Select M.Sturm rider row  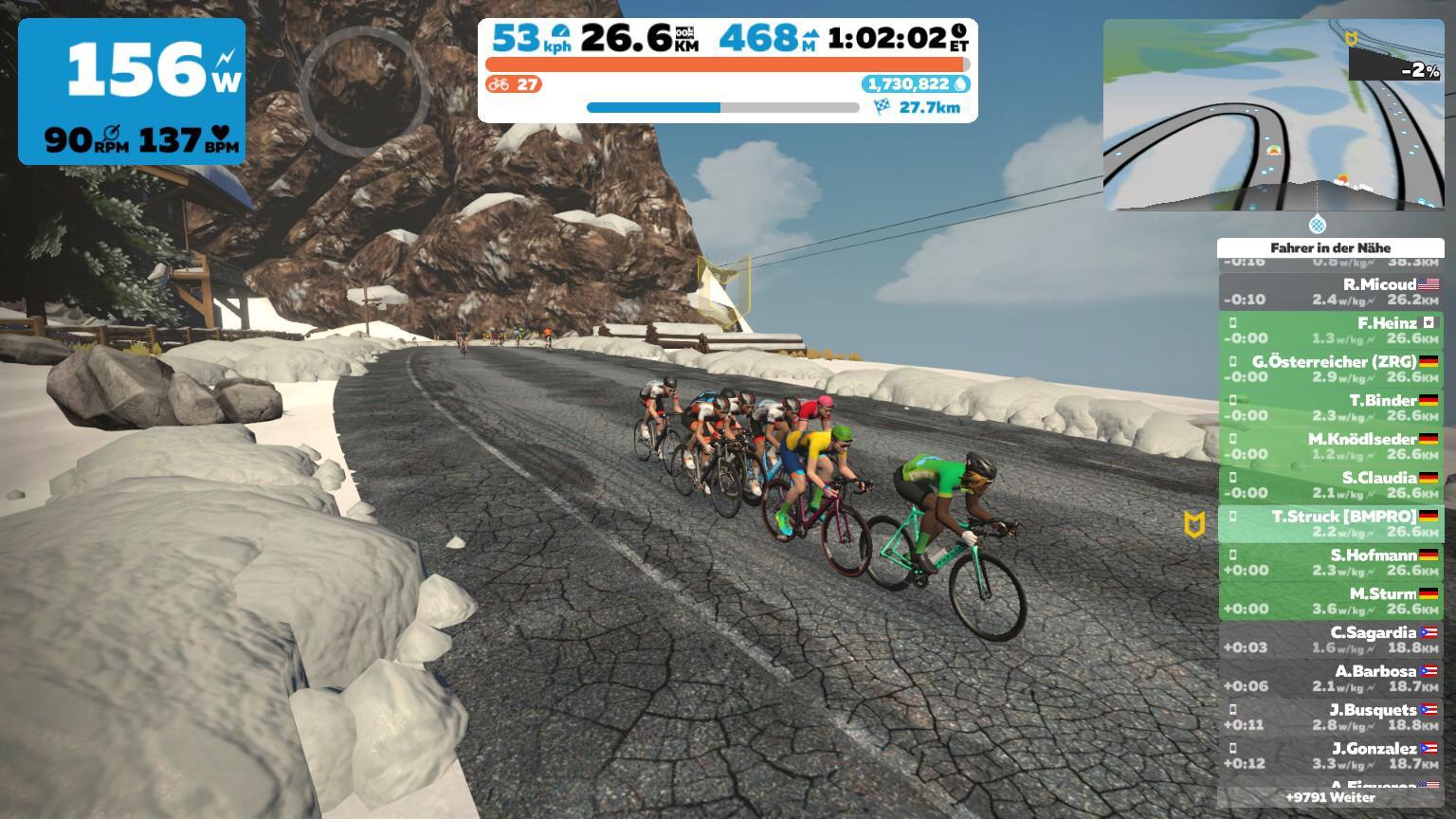[x=1330, y=601]
